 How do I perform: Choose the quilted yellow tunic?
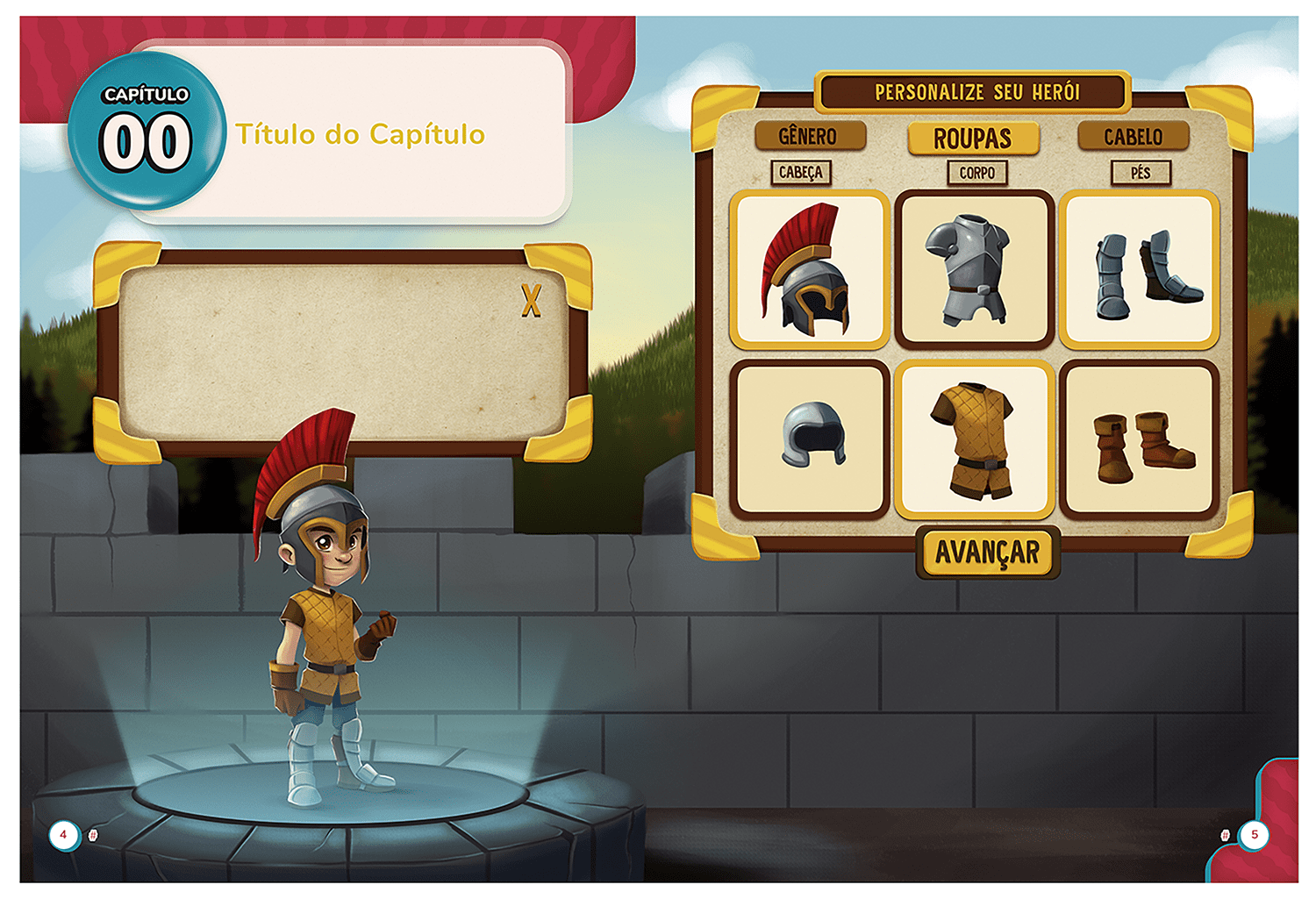[x=974, y=438]
